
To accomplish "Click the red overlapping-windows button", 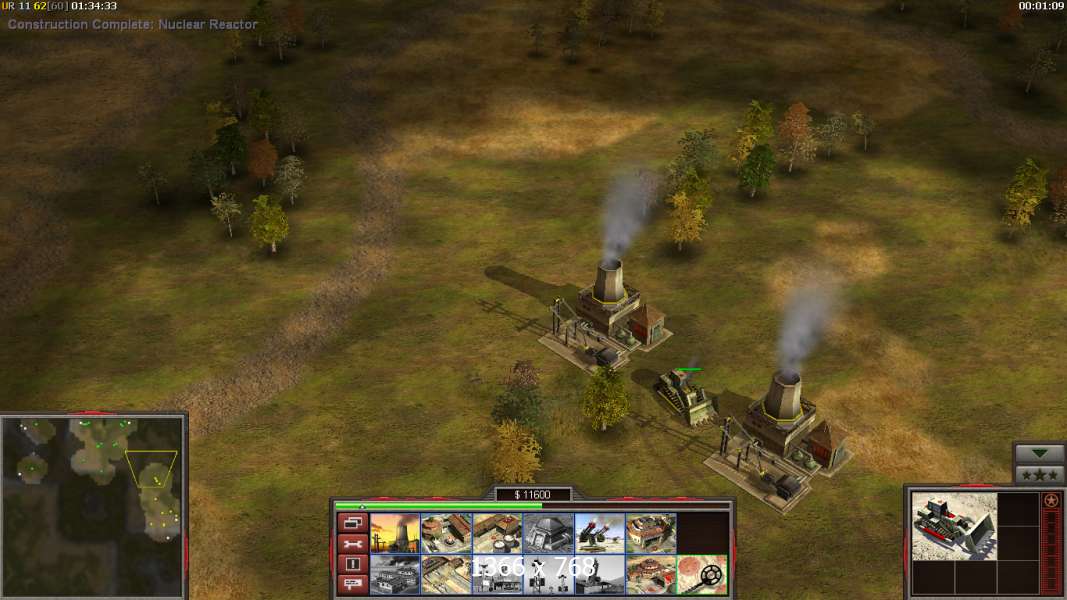I will coord(352,523).
